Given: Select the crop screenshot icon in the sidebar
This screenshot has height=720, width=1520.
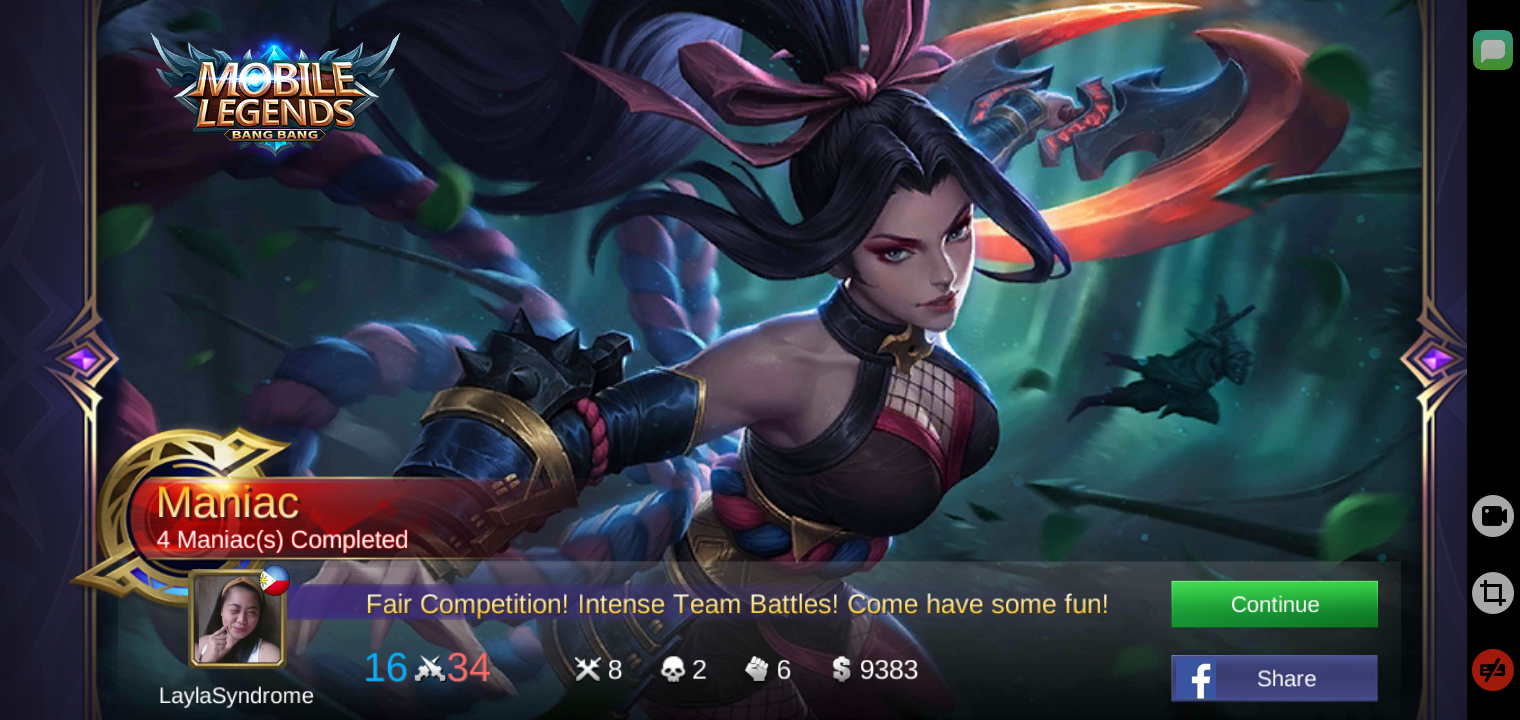Looking at the screenshot, I should [1492, 593].
